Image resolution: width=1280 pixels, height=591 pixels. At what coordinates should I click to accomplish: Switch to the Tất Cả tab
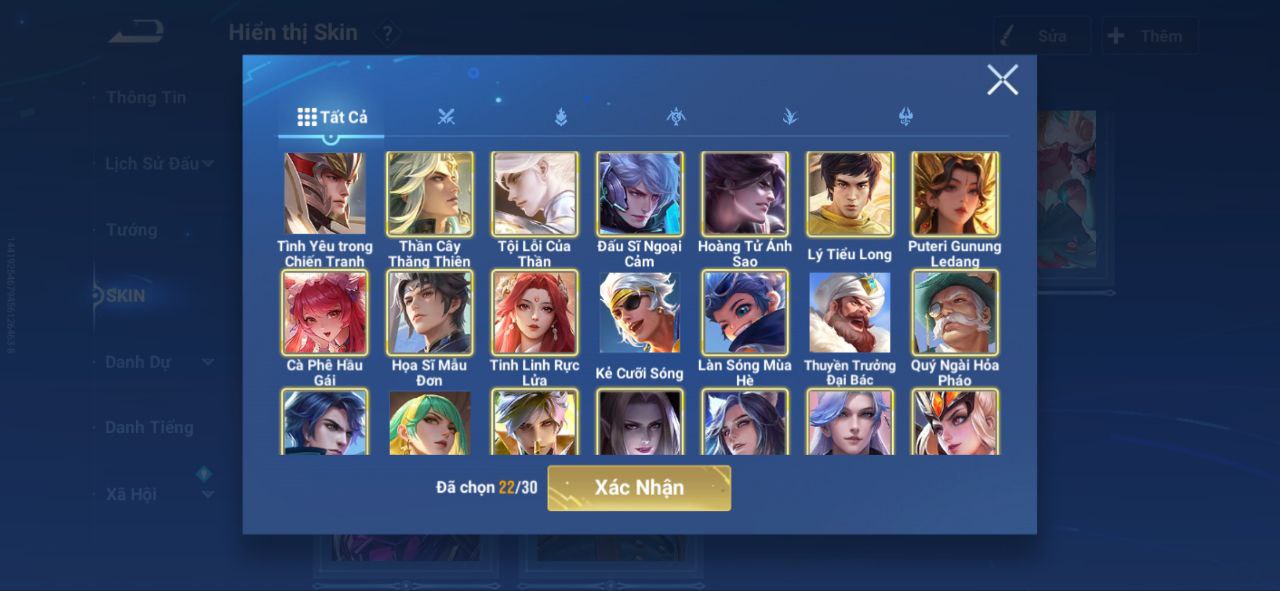pos(332,117)
